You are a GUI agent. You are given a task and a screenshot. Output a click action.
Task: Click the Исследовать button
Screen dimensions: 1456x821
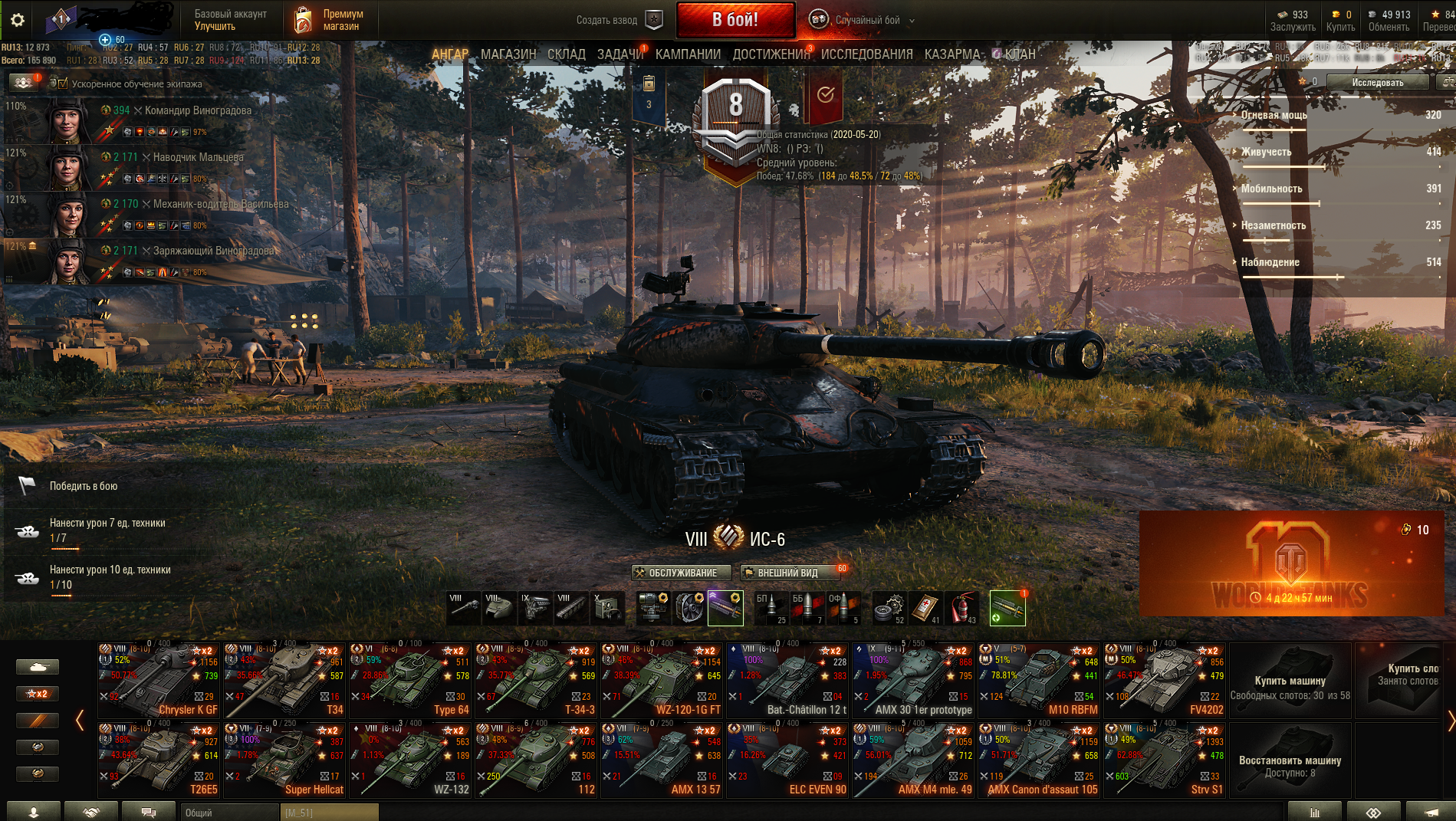[x=1377, y=82]
